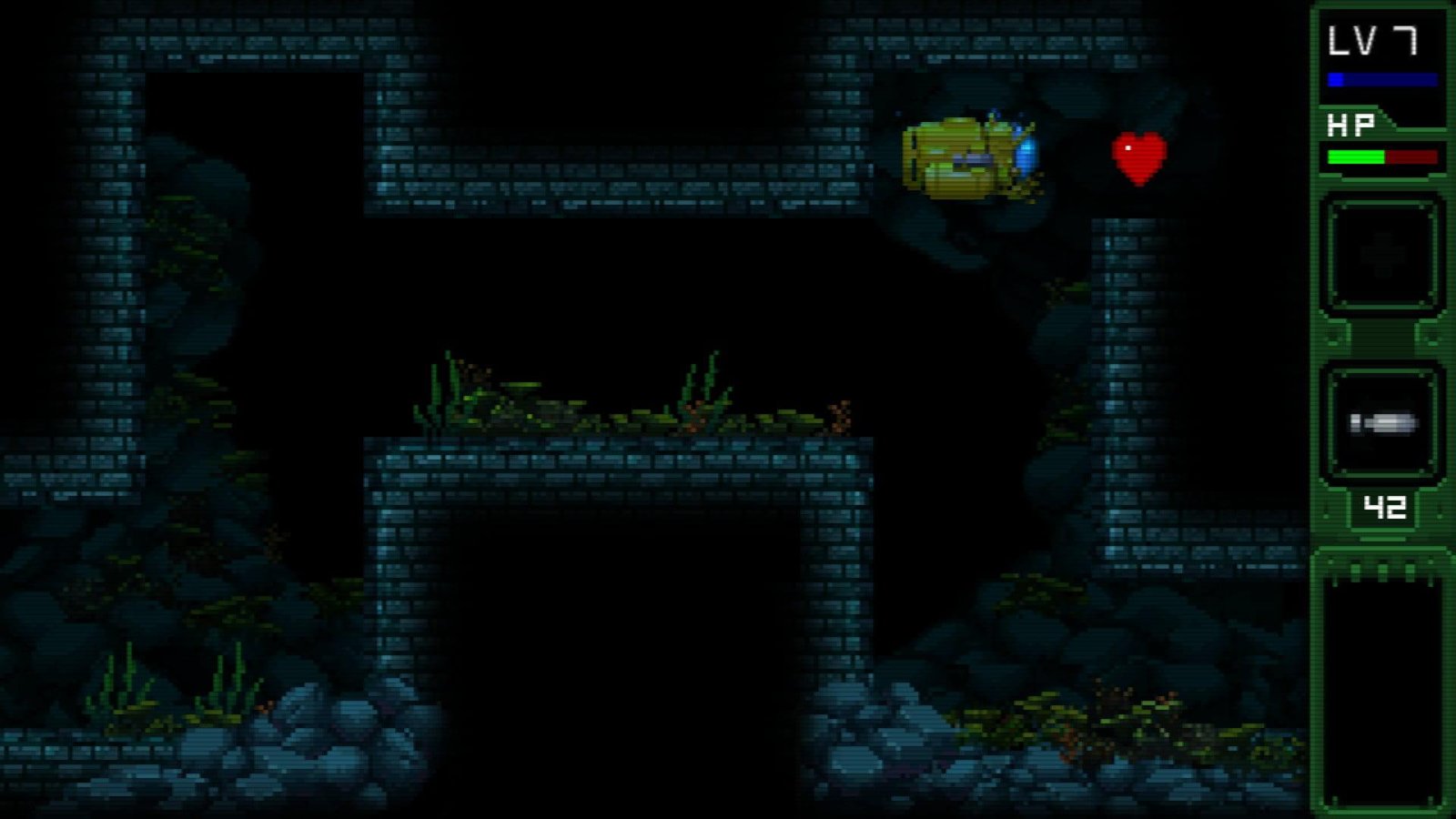Click the plus symbol inside the upper slot

pos(1381,257)
